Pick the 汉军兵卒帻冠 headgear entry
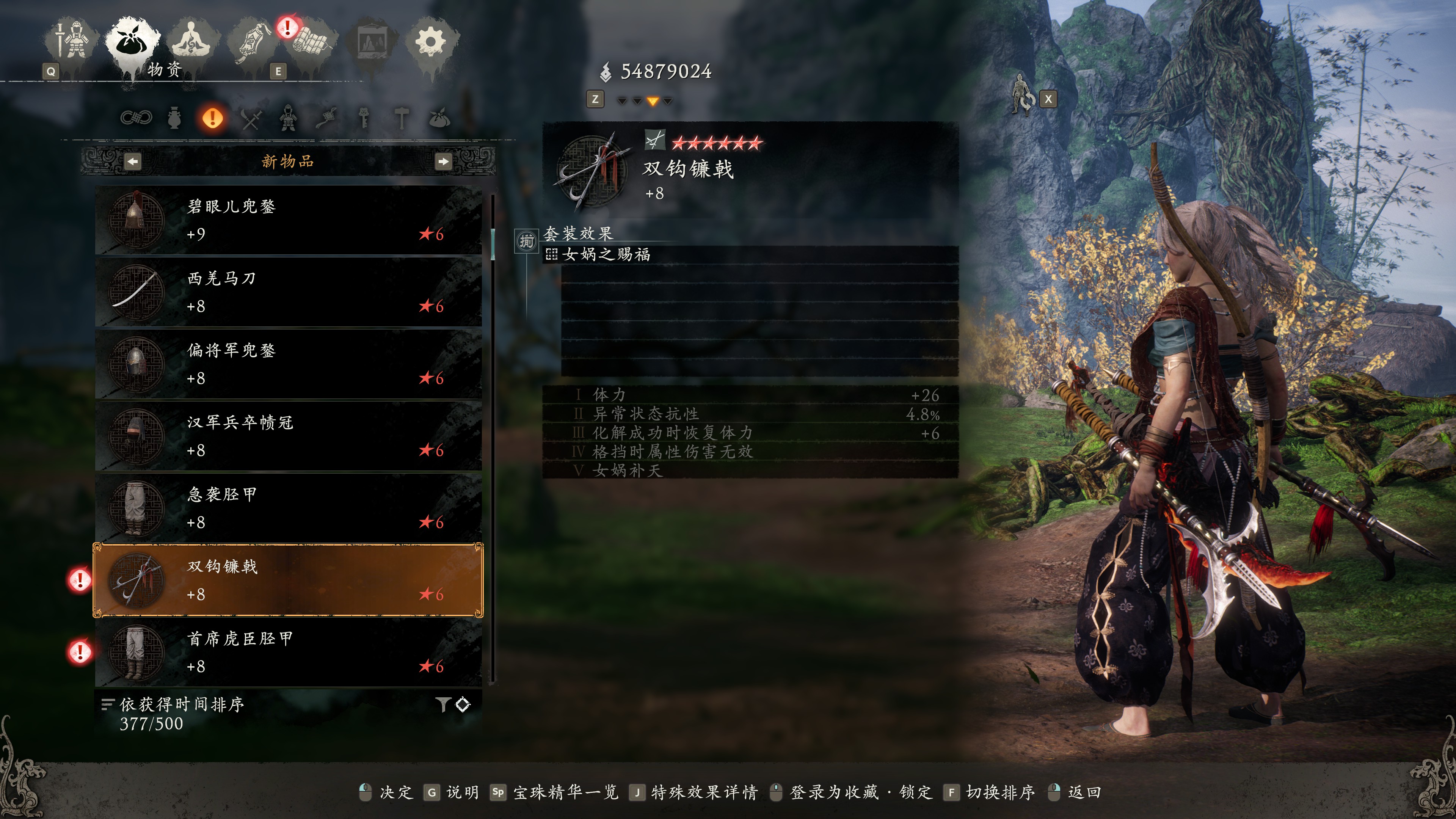The width and height of the screenshot is (1456, 819). [x=288, y=436]
